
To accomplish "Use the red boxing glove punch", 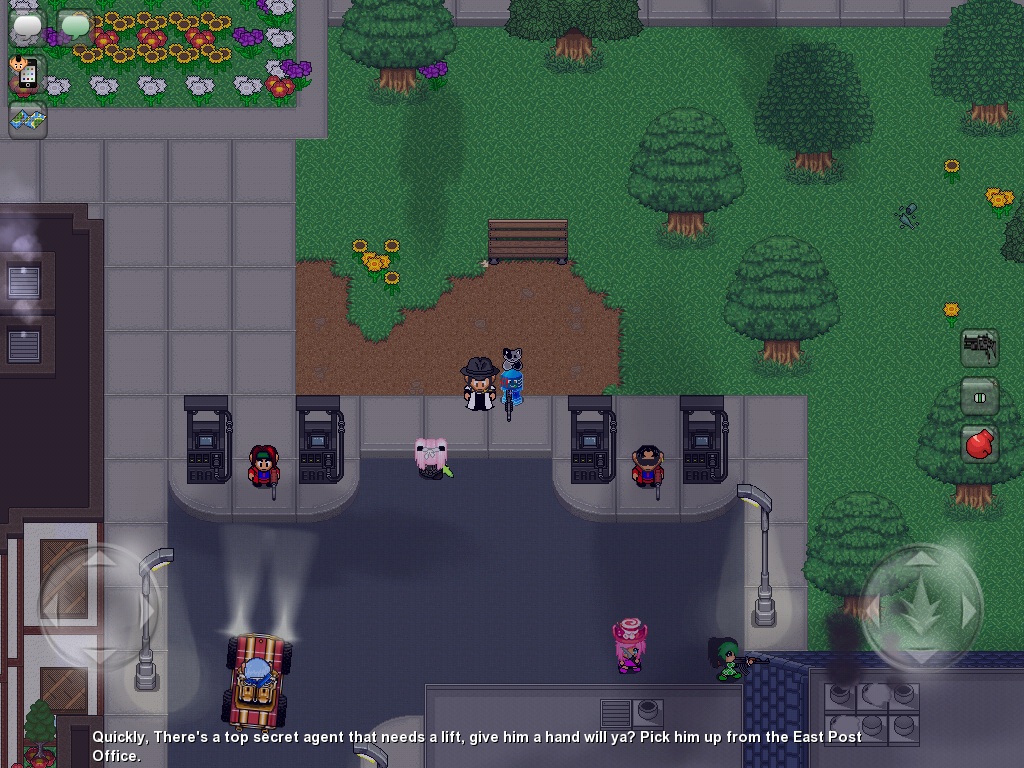I will click(x=980, y=443).
